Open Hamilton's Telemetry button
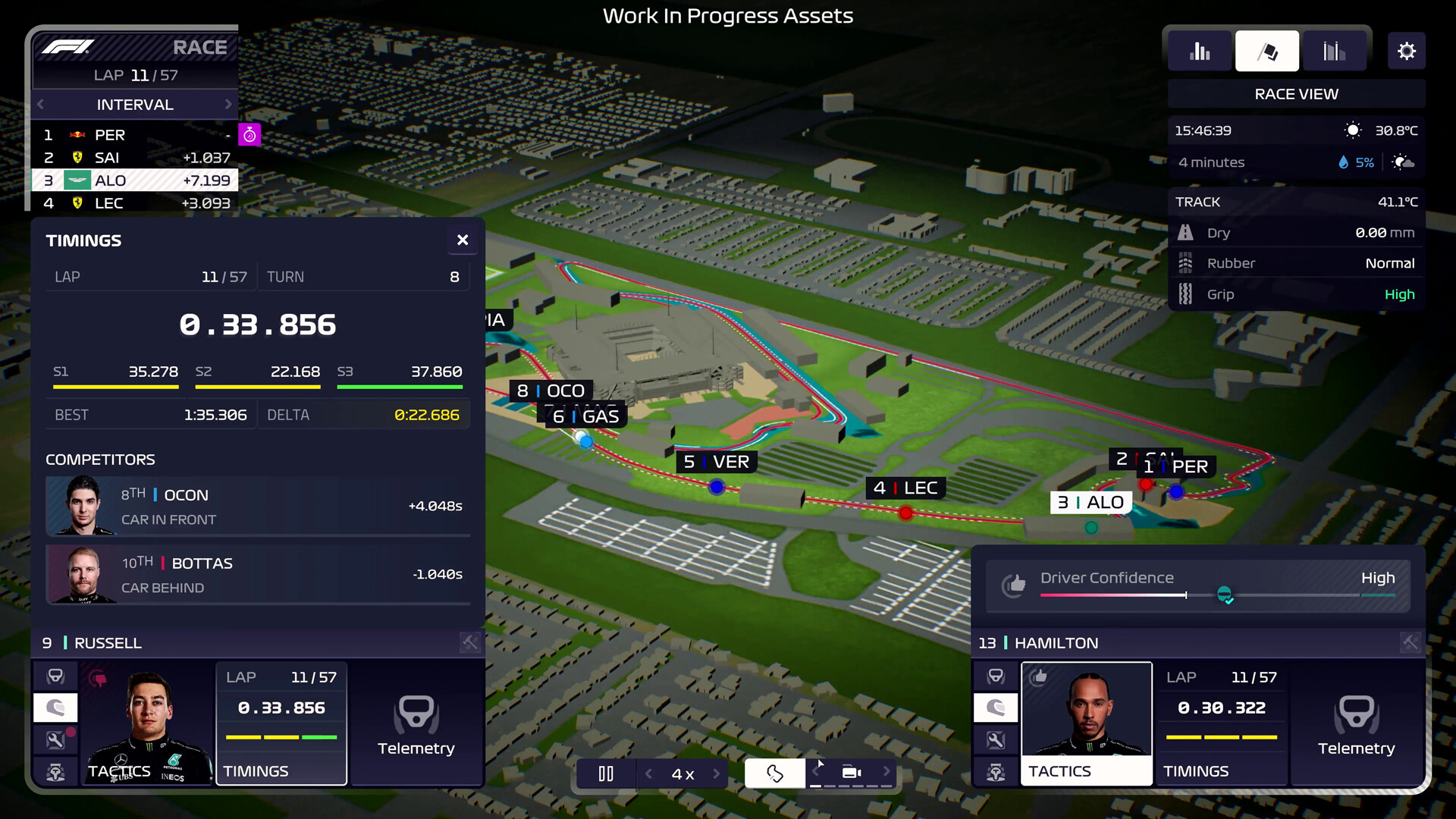Screen dimensions: 1456x819 1356,726
